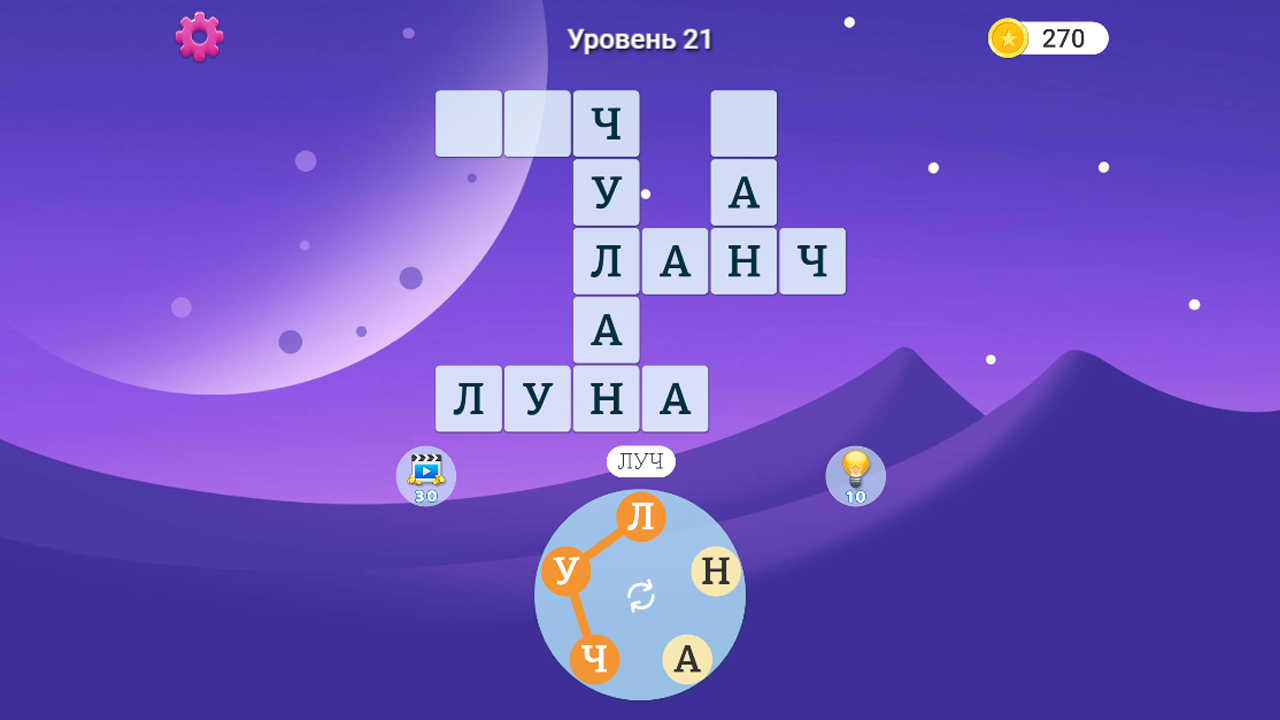Screen dimensions: 1280x720
Task: Open the settings gear icon
Action: click(x=198, y=37)
